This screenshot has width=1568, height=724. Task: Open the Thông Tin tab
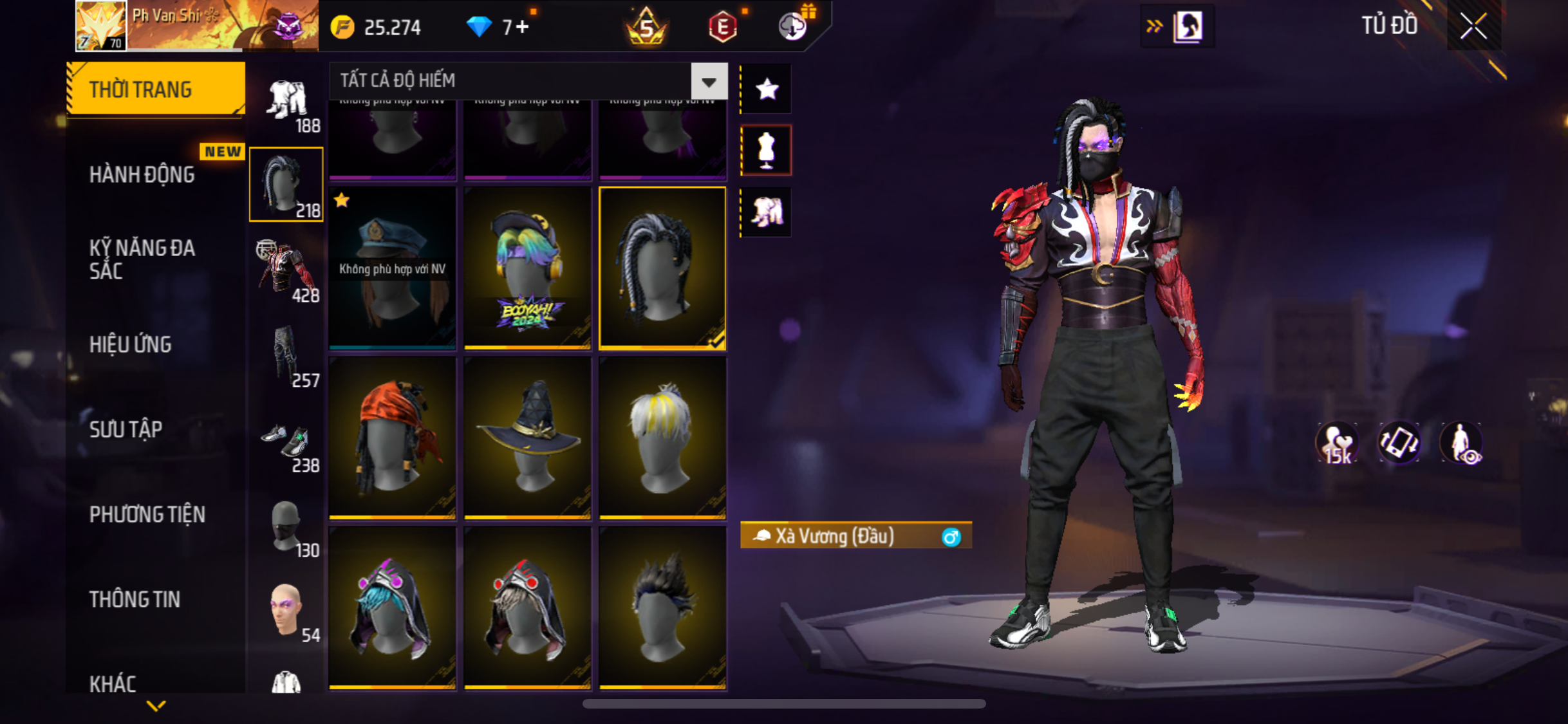(x=135, y=599)
